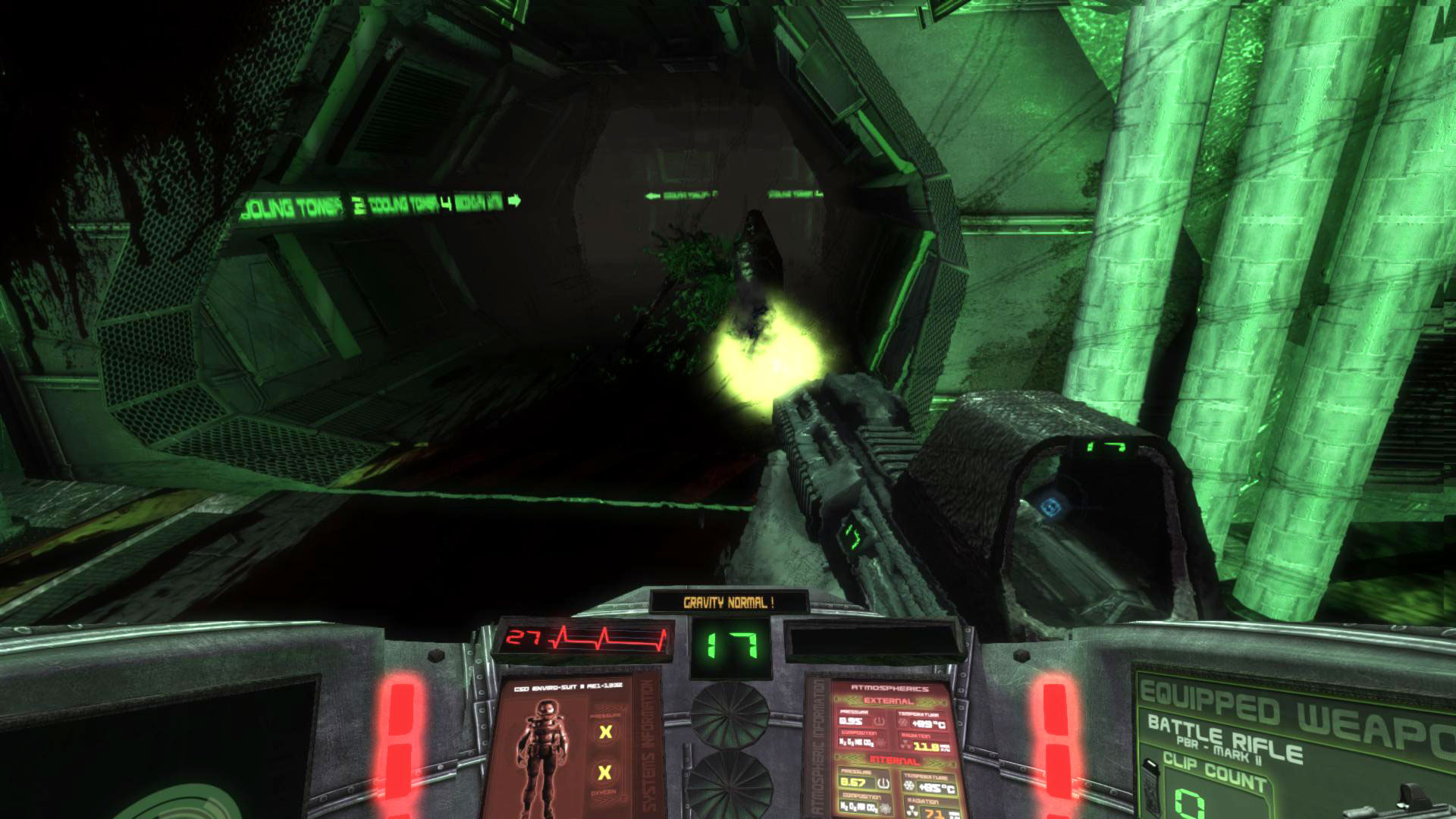This screenshot has height=819, width=1456.
Task: Open the EXTERNAL atmospherics section
Action: [x=887, y=701]
